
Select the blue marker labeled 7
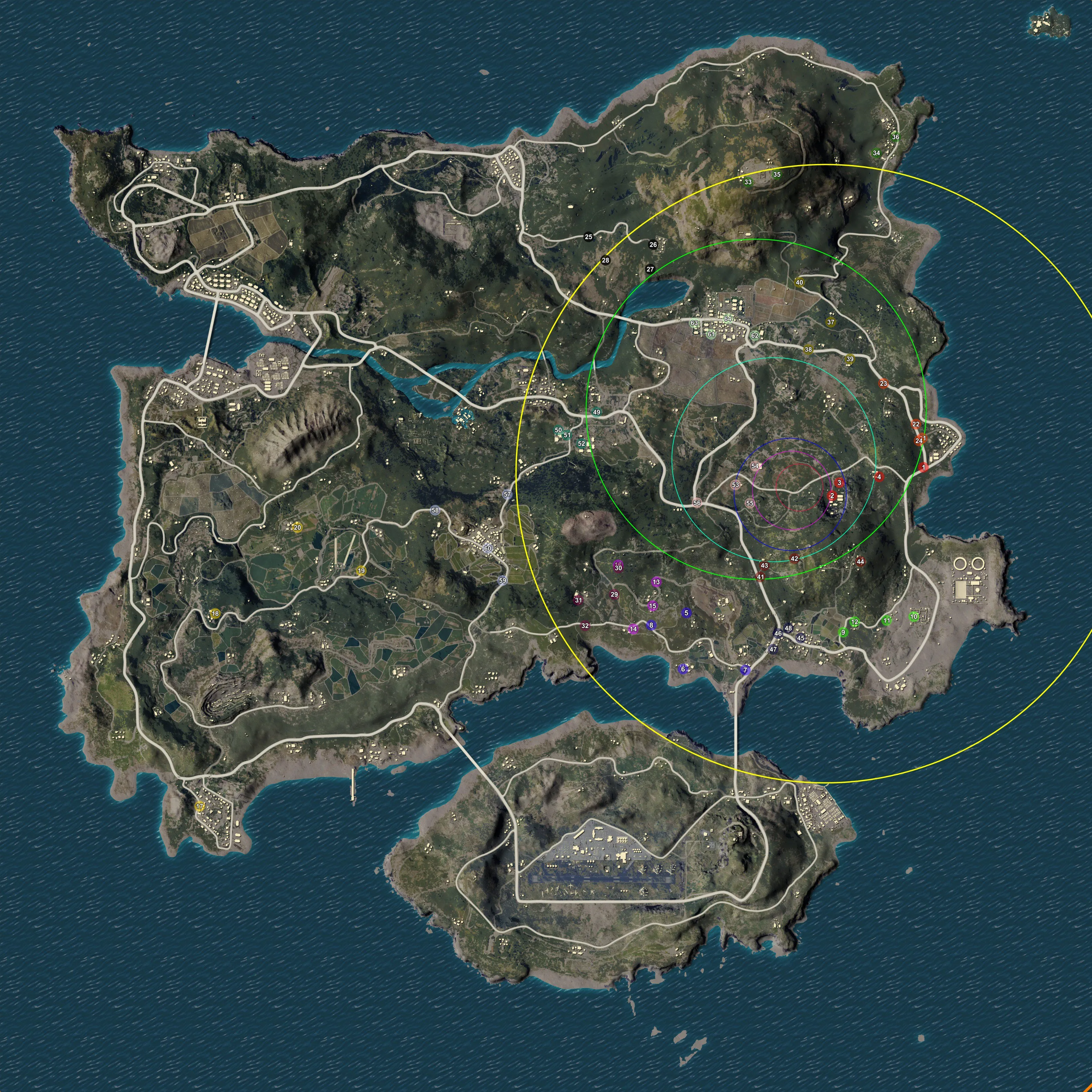coord(746,670)
